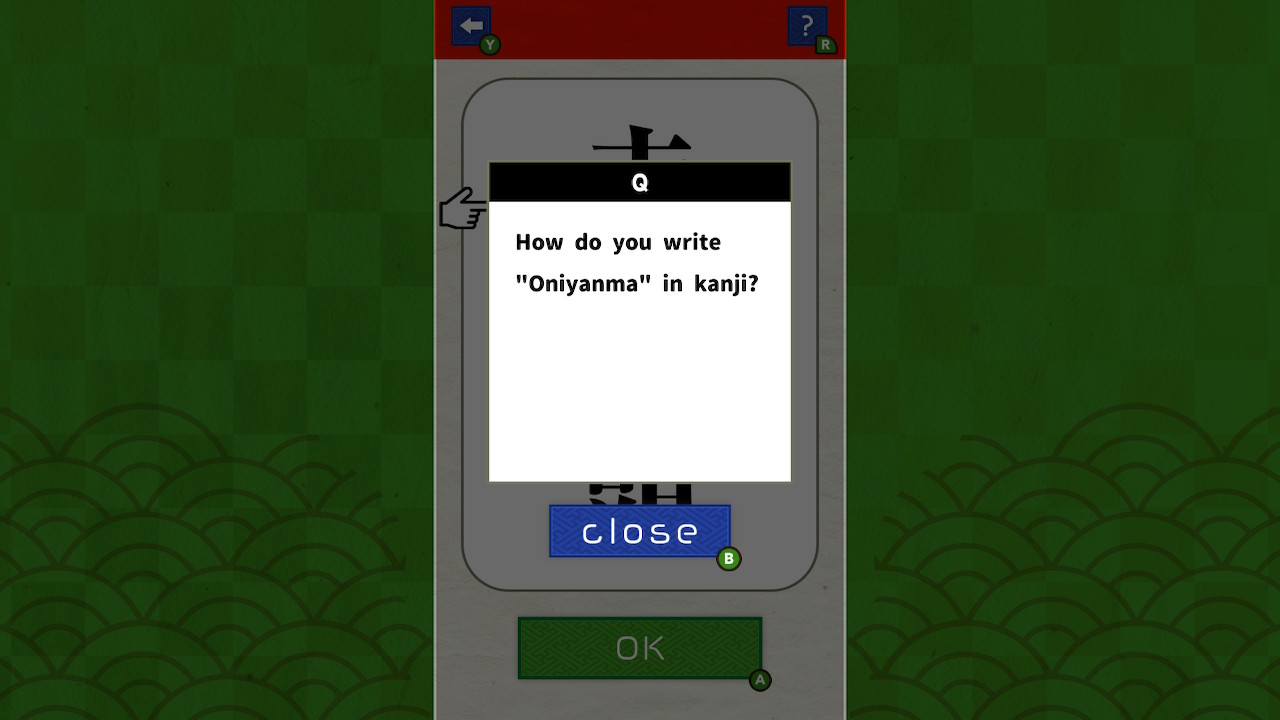The height and width of the screenshot is (720, 1280).
Task: Confirm with the green OK button
Action: [639, 647]
